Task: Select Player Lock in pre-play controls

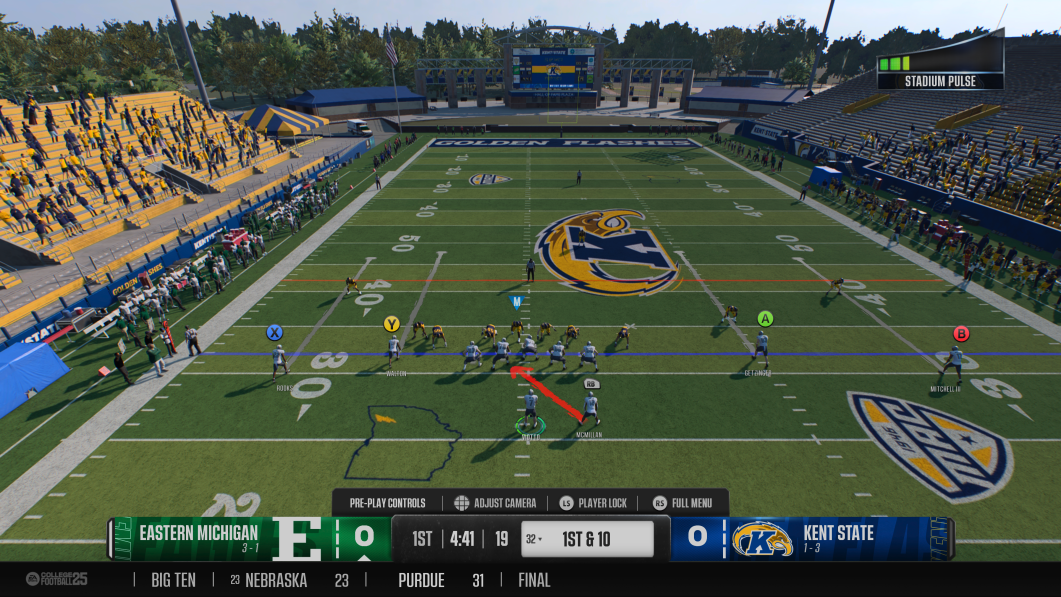Action: (x=593, y=503)
